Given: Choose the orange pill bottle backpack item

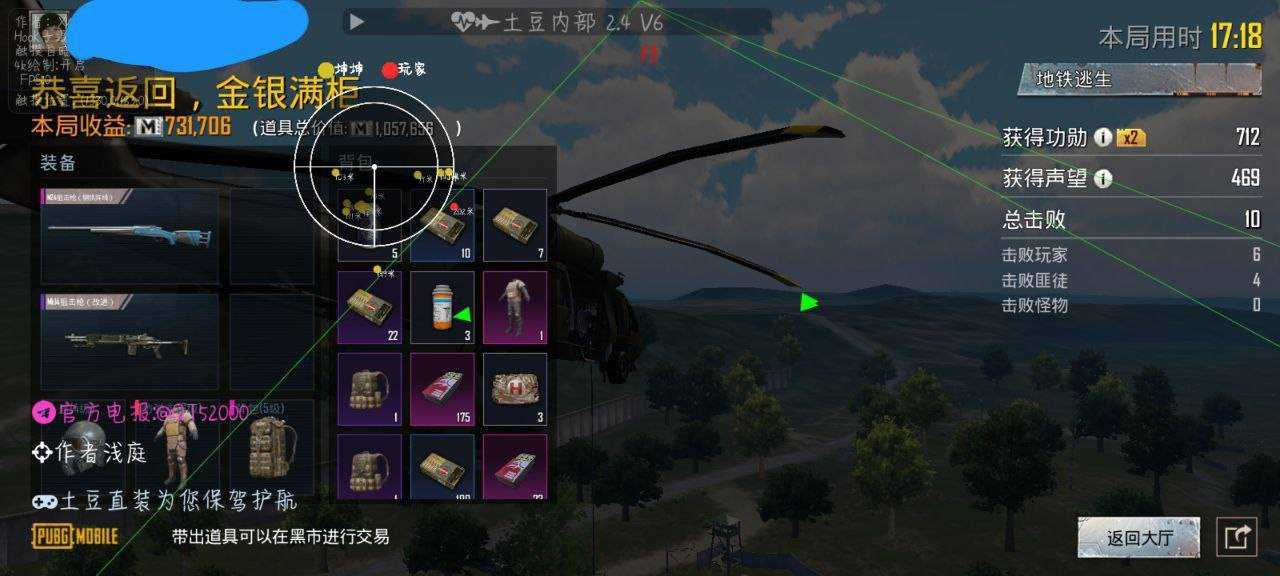Looking at the screenshot, I should pos(442,307).
